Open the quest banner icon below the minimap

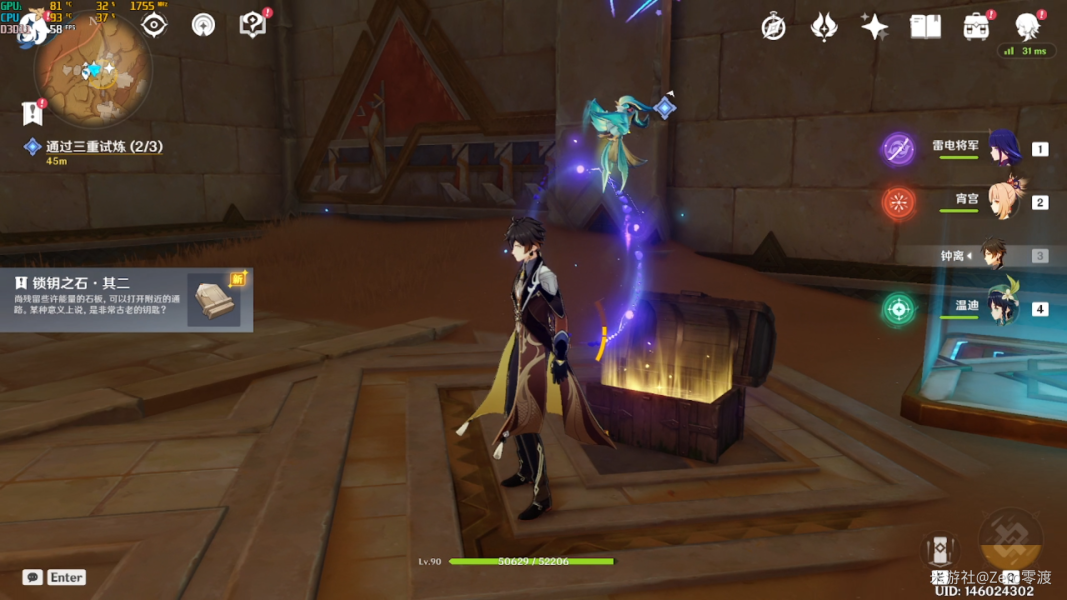pos(33,113)
